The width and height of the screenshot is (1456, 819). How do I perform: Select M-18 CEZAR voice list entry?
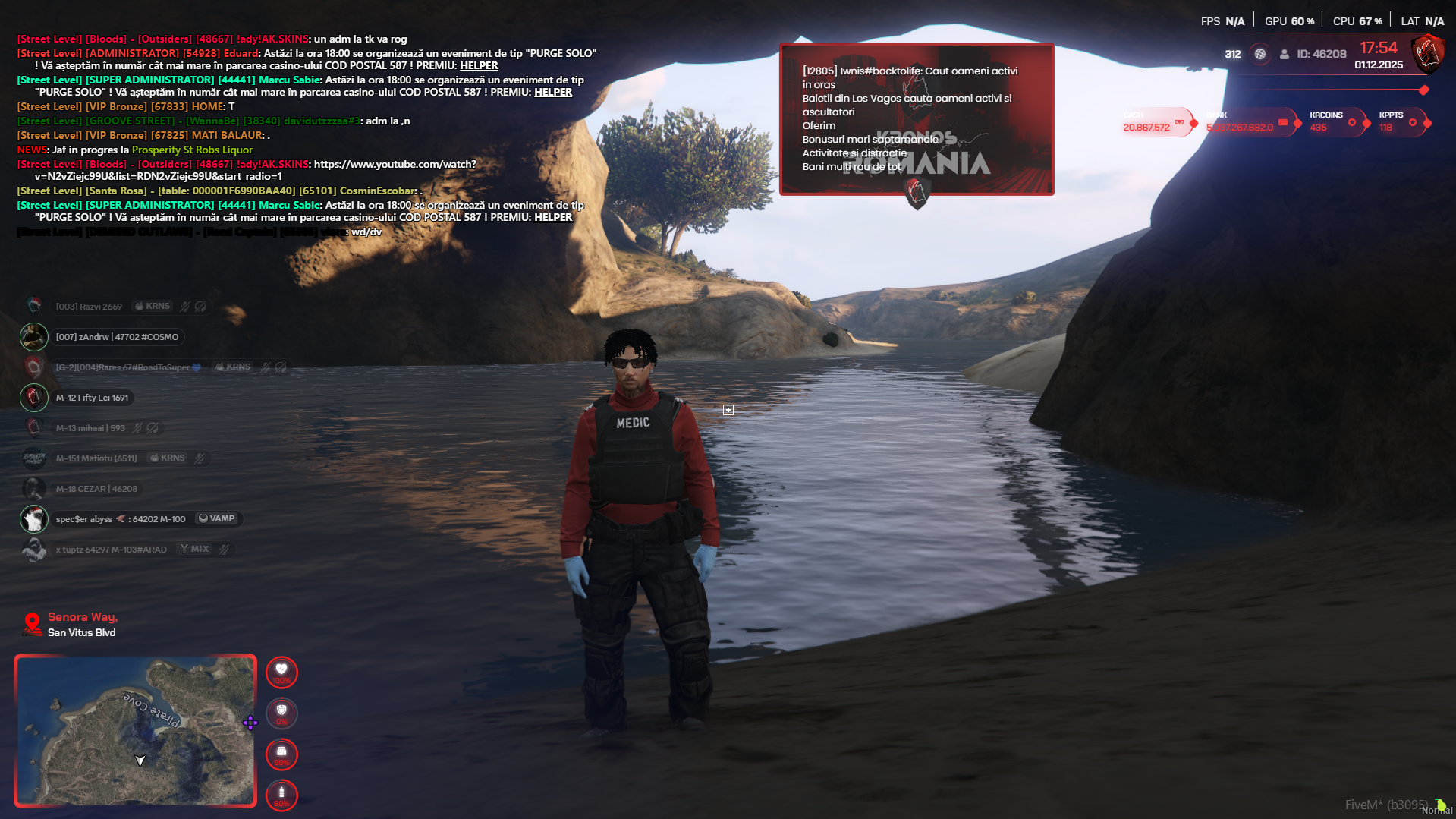tap(96, 489)
